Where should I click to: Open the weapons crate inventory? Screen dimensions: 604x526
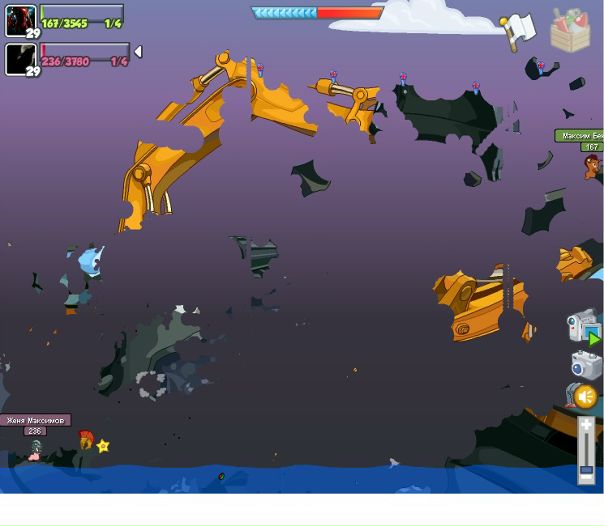coord(570,31)
